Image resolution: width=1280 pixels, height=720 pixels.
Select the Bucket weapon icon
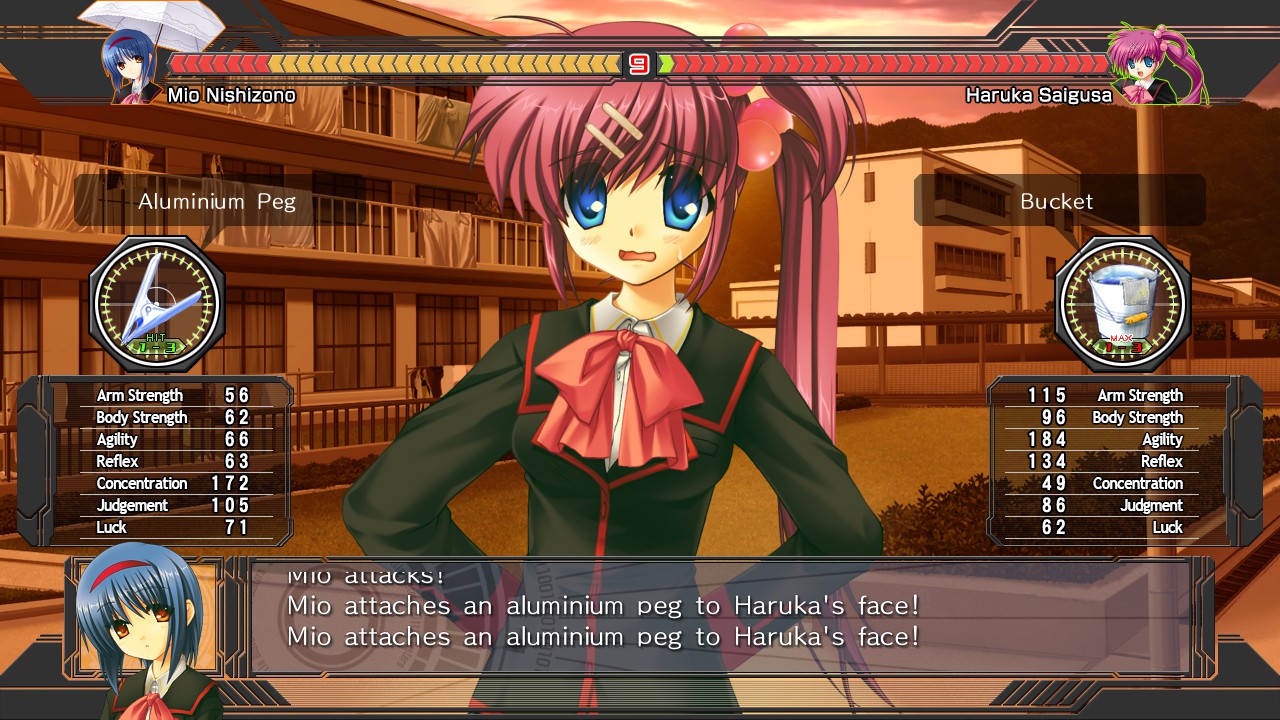tap(1124, 298)
